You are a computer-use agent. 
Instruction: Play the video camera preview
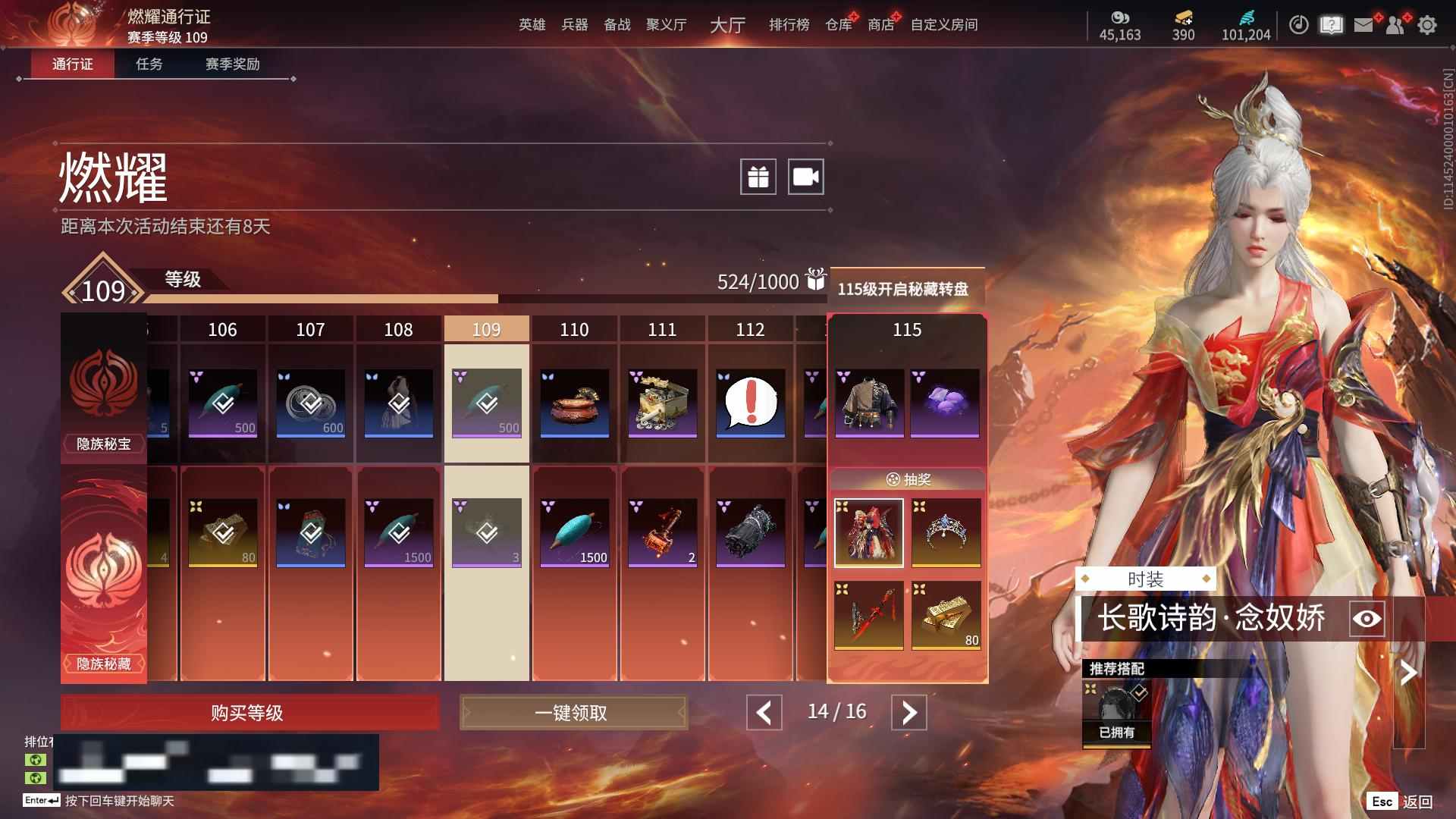click(805, 177)
